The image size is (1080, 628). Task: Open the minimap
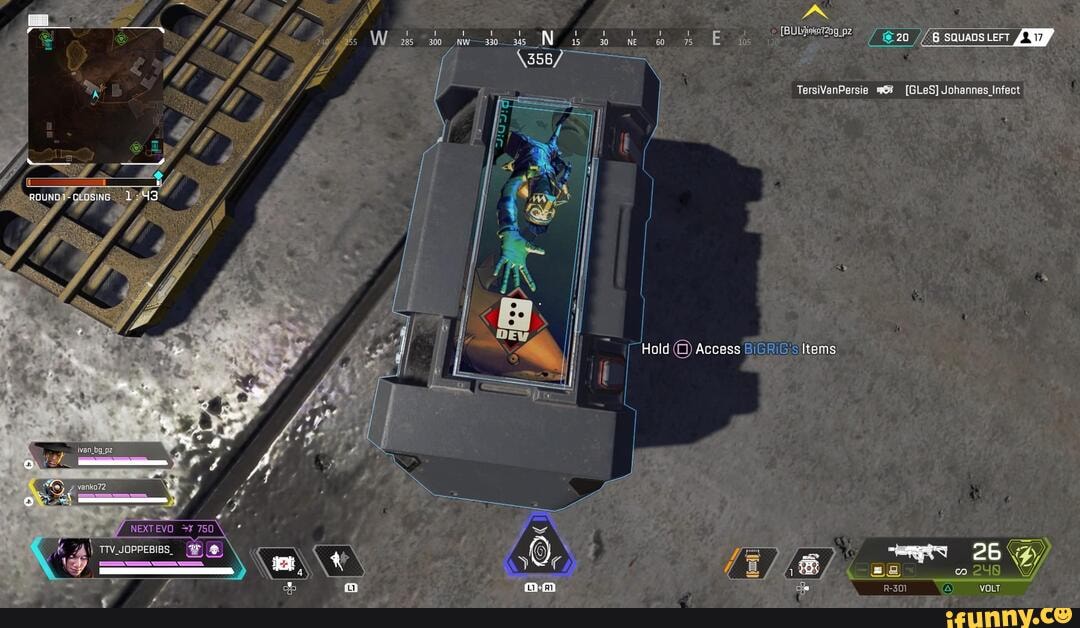coord(95,96)
